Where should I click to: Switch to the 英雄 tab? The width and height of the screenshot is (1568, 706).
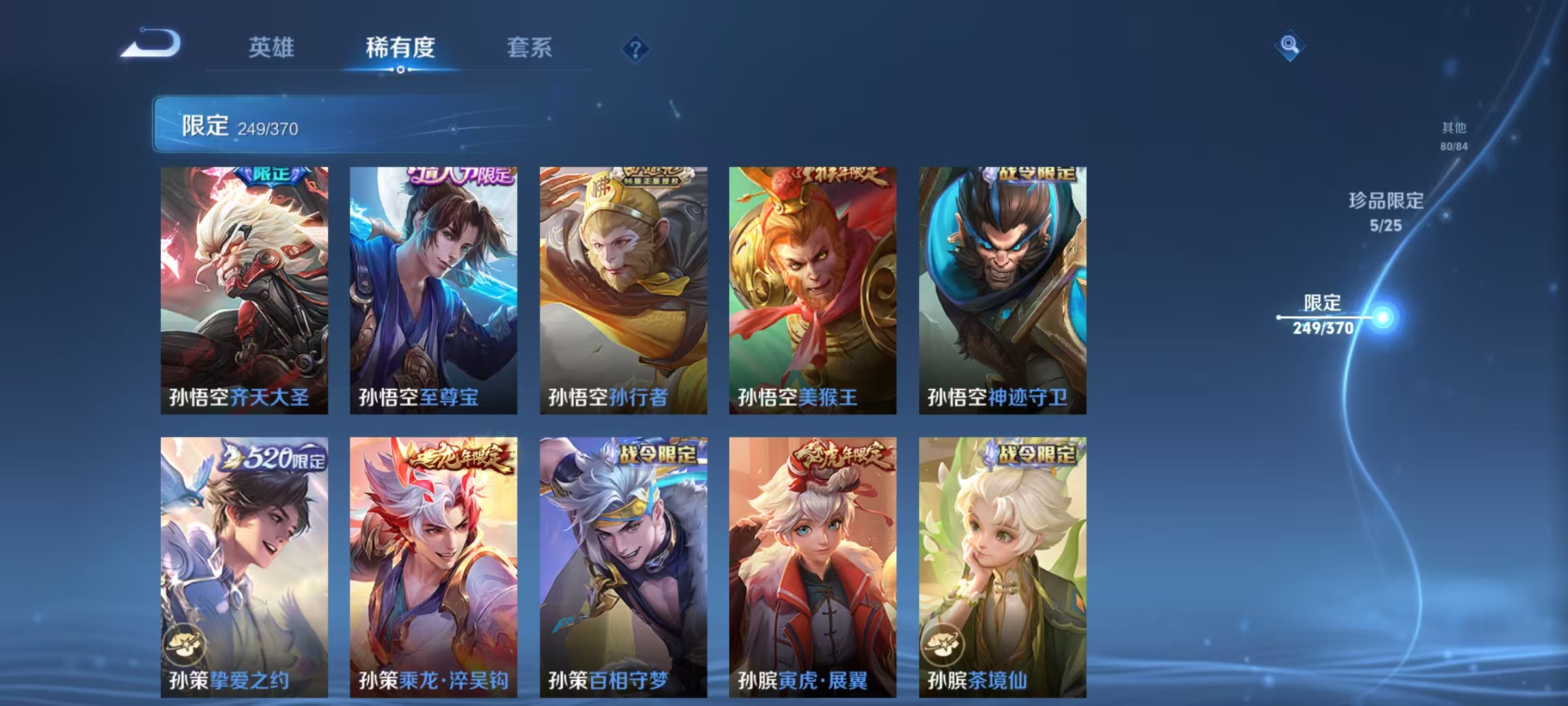tap(272, 48)
